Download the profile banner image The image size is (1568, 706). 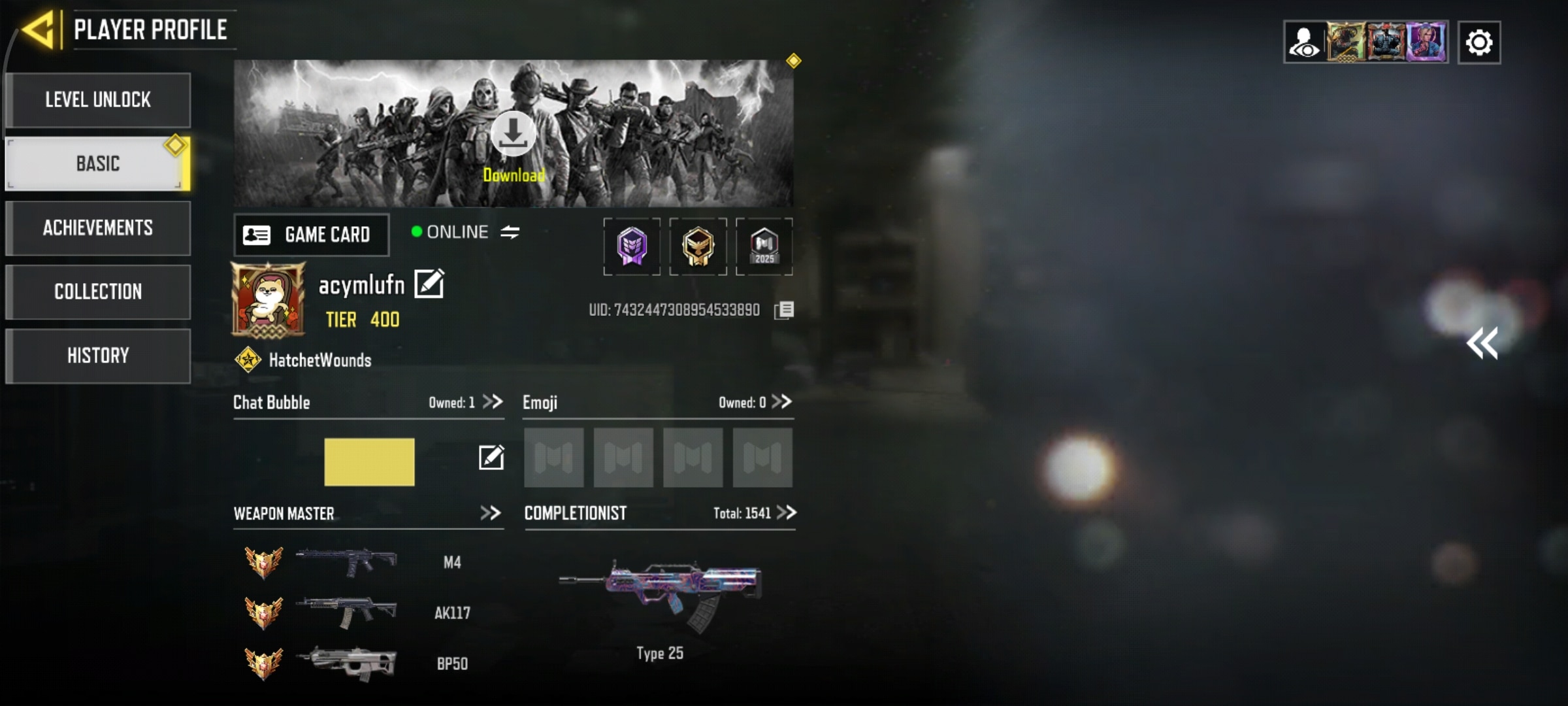514,134
